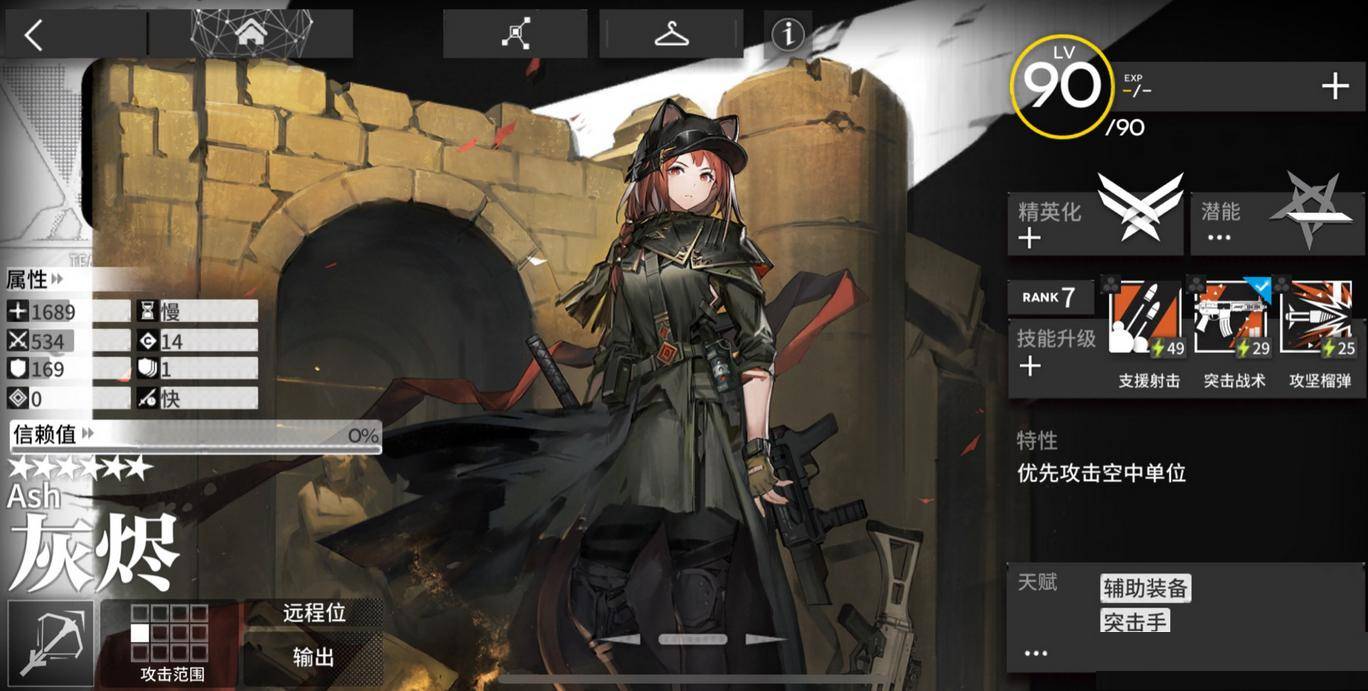Select the 攻坚榴弹 skill icon

pyautogui.click(x=1320, y=320)
